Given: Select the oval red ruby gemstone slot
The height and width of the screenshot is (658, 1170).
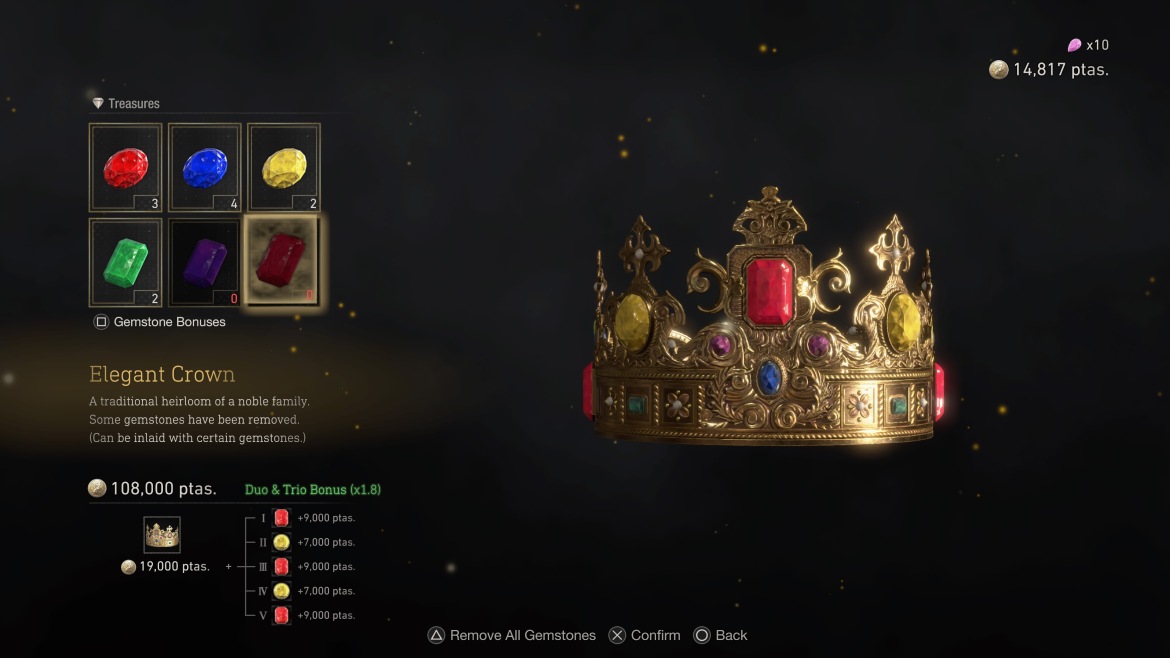Looking at the screenshot, I should [x=126, y=168].
